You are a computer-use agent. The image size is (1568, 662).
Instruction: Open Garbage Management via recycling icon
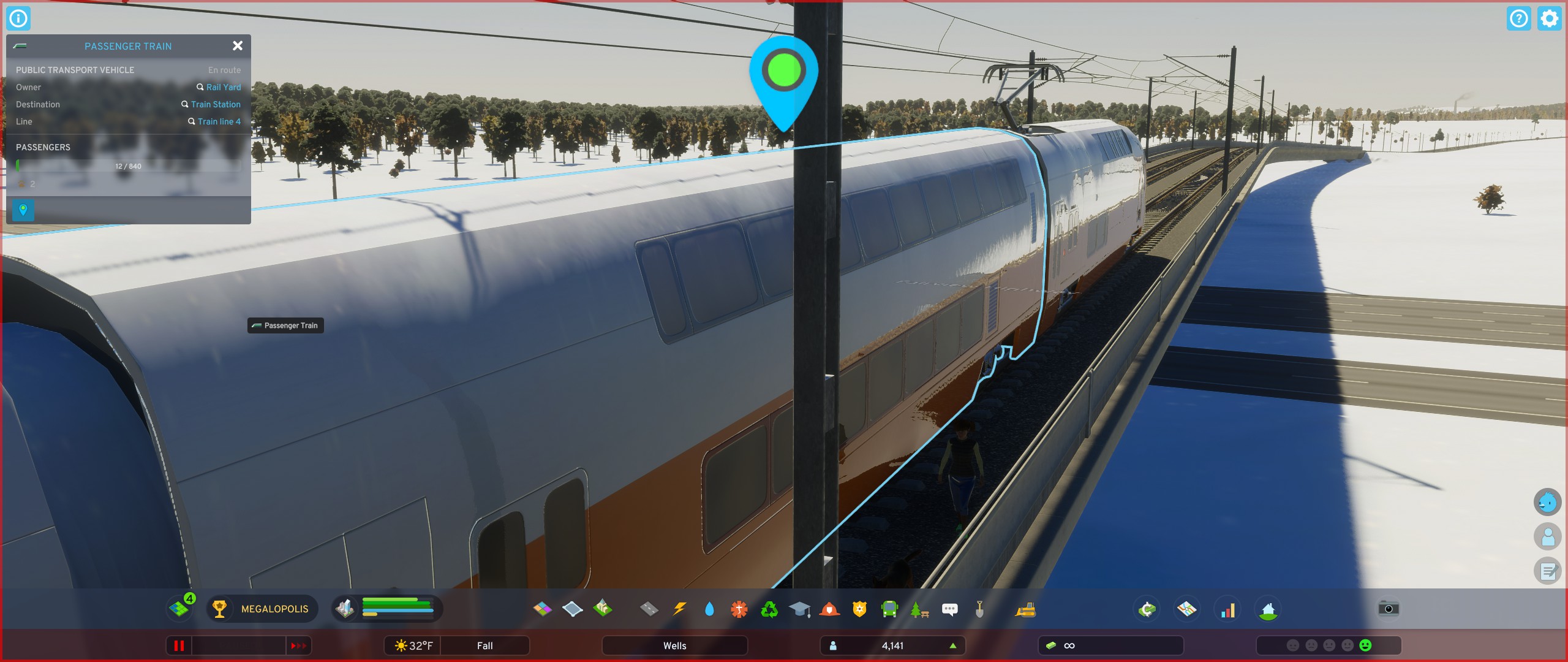(769, 609)
